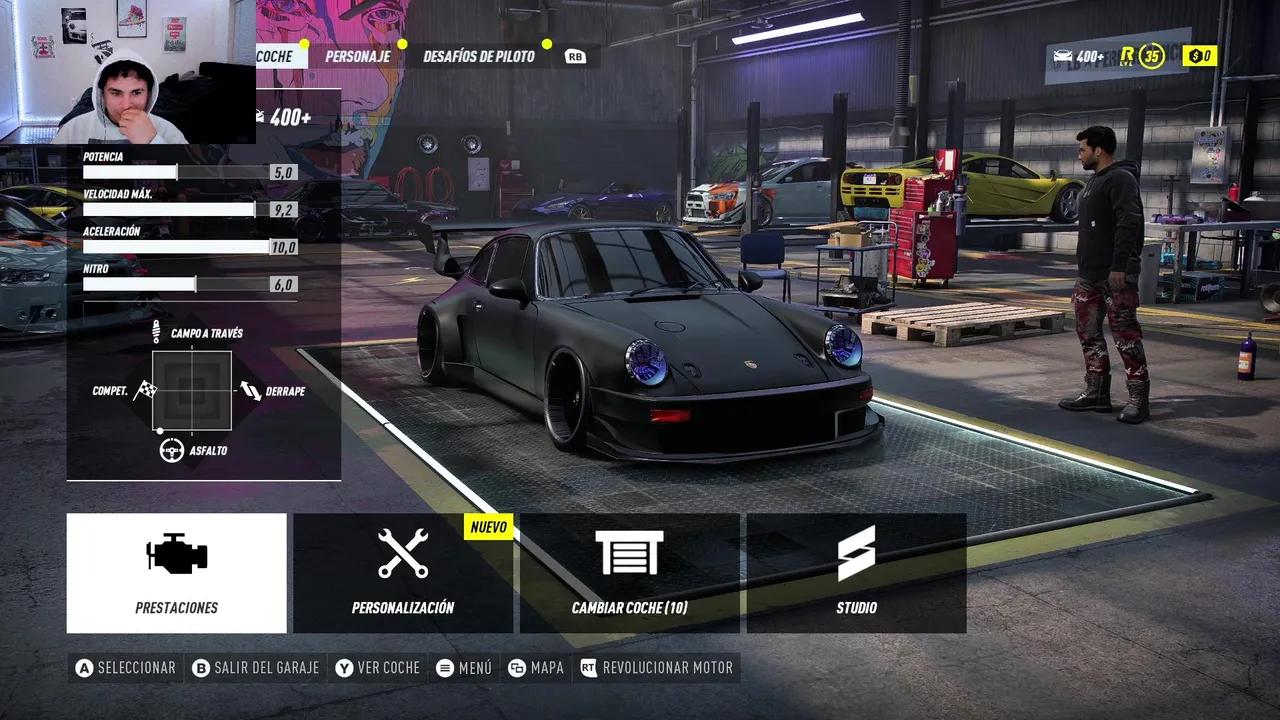Choose Salir del Garaje
Image resolution: width=1280 pixels, height=720 pixels.
click(x=256, y=668)
